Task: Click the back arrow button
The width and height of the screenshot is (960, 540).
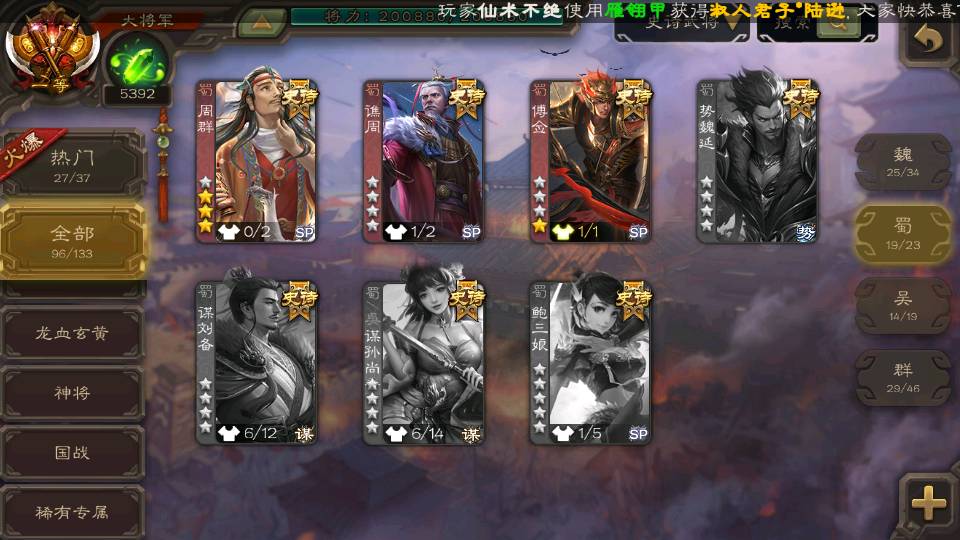Action: (929, 40)
